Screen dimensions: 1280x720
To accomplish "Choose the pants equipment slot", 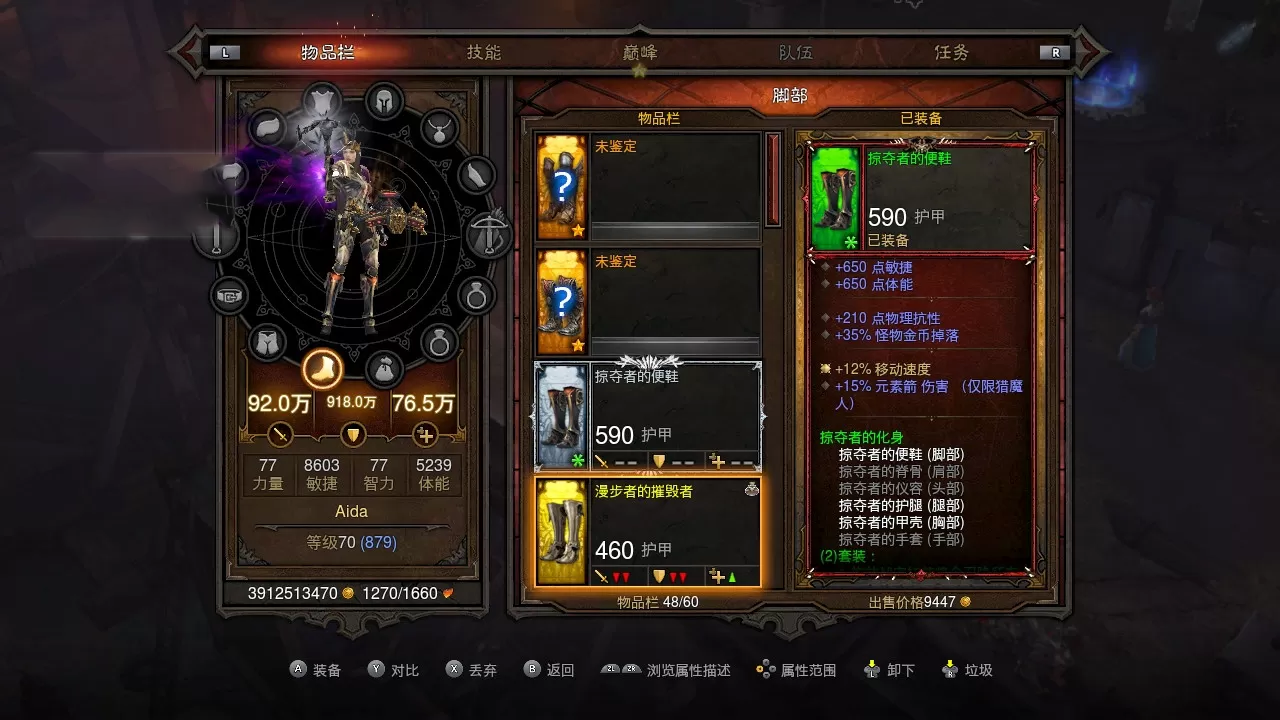I will [x=267, y=342].
